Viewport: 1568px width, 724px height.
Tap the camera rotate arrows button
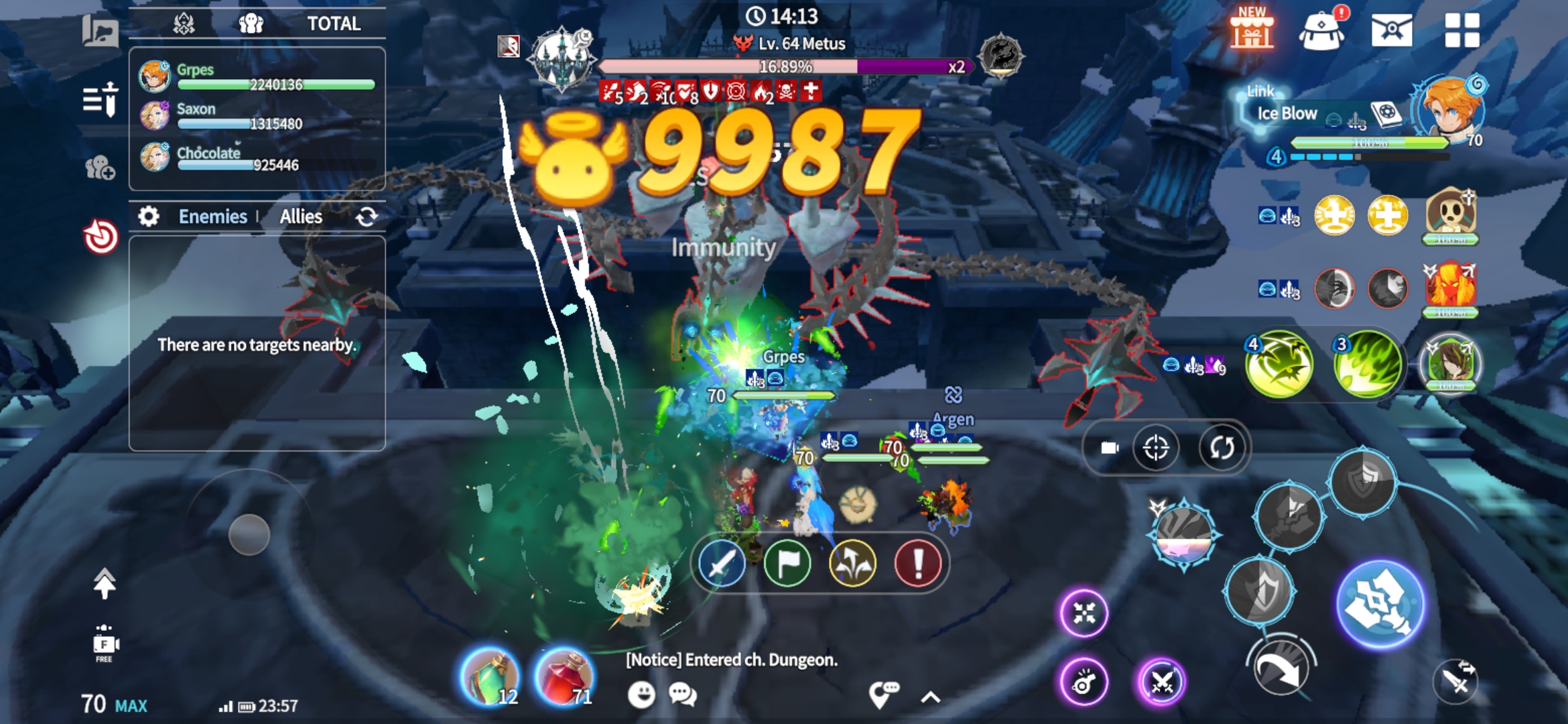click(x=1221, y=447)
